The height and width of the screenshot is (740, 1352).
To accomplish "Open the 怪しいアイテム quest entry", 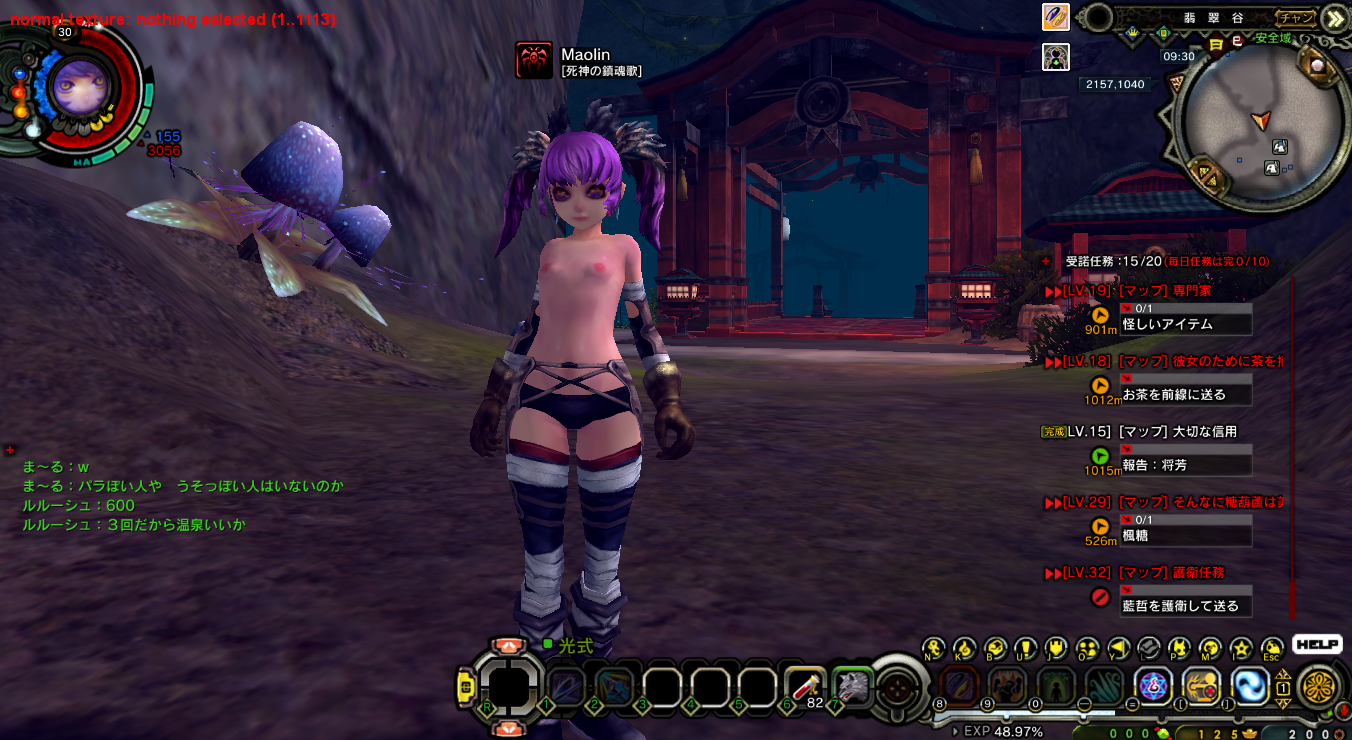I will [x=1186, y=324].
